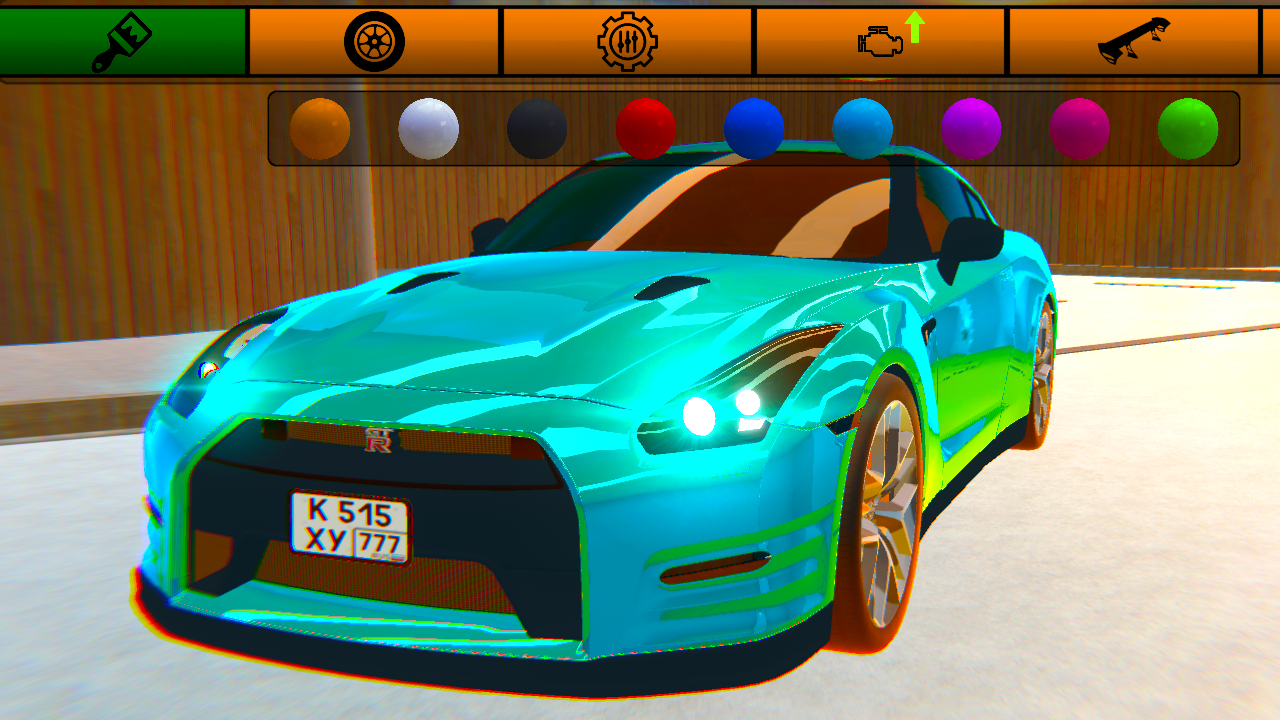Select the black paint color
This screenshot has width=1280, height=720.
pos(537,128)
